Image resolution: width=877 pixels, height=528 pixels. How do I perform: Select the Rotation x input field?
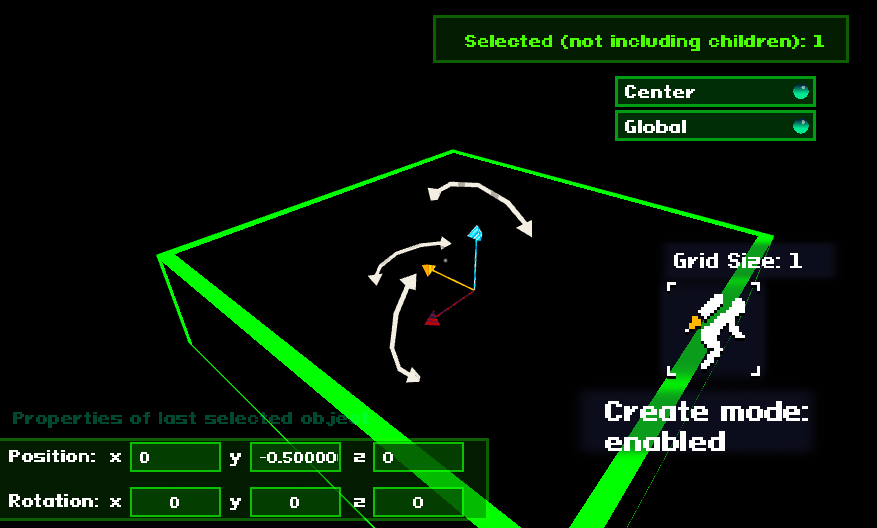point(175,502)
